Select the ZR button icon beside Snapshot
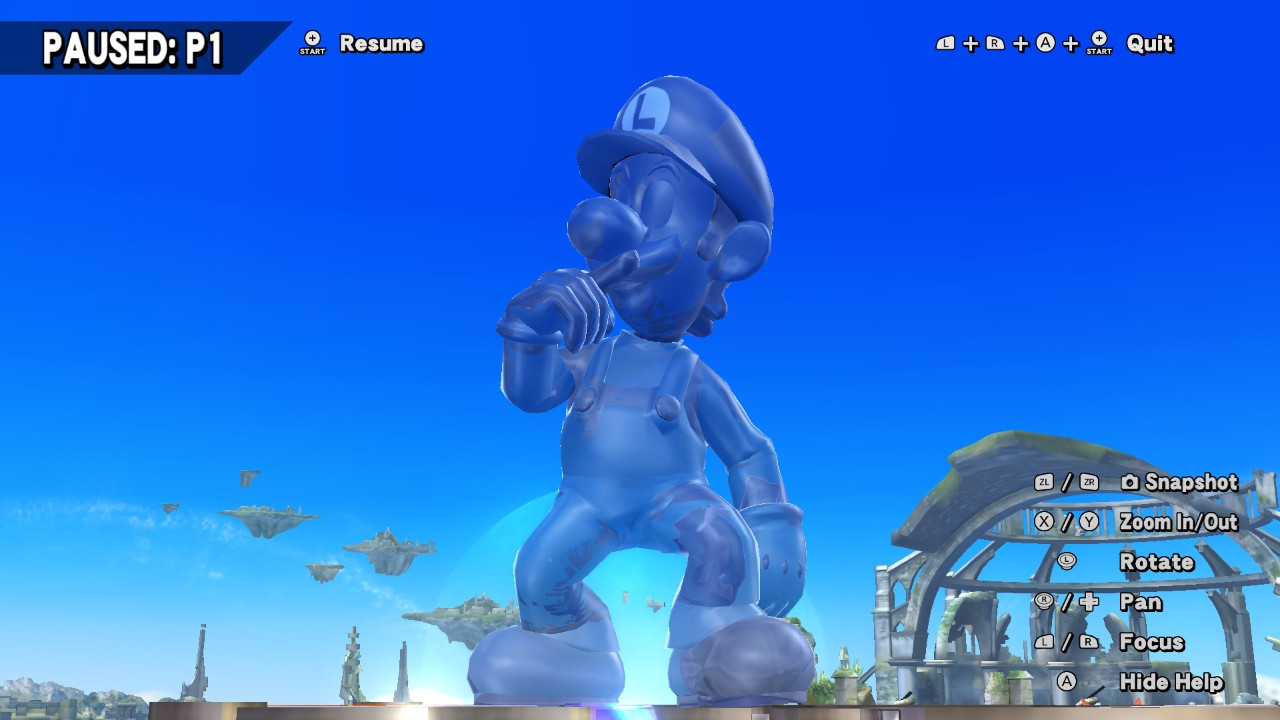The height and width of the screenshot is (720, 1280). [x=1087, y=483]
